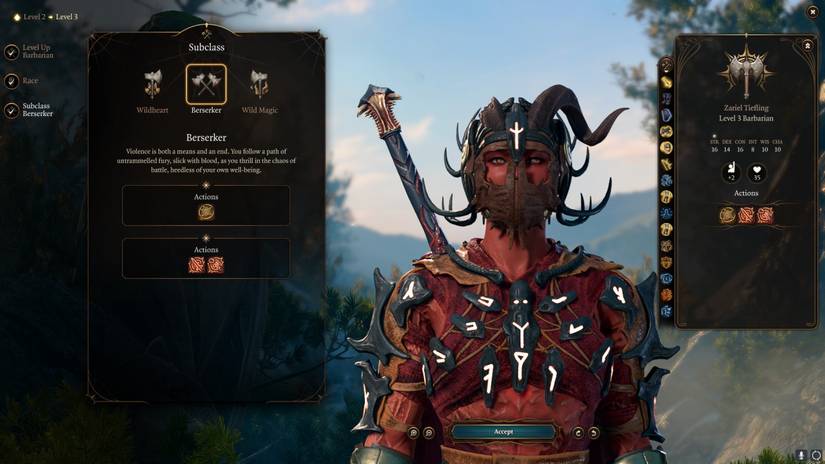This screenshot has width=825, height=464.
Task: Pick the Wild Magic subclass
Action: pyautogui.click(x=259, y=85)
